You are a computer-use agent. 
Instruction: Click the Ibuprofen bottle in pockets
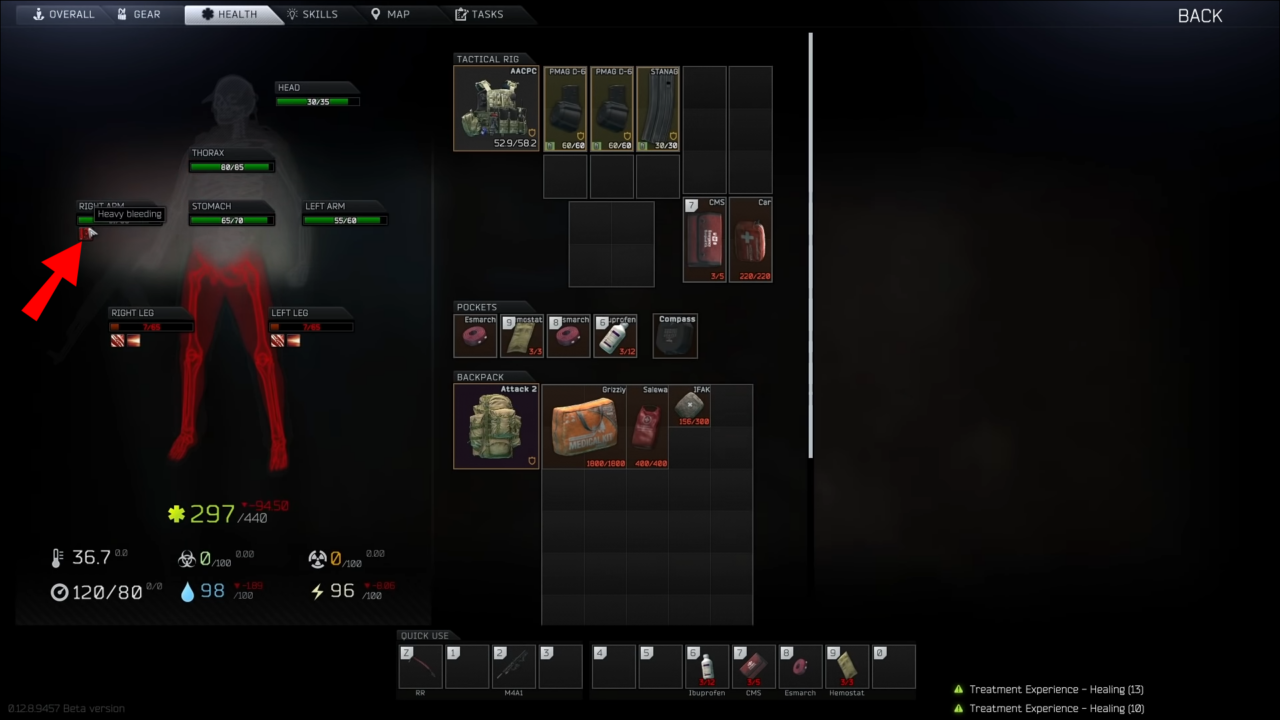(x=616, y=335)
